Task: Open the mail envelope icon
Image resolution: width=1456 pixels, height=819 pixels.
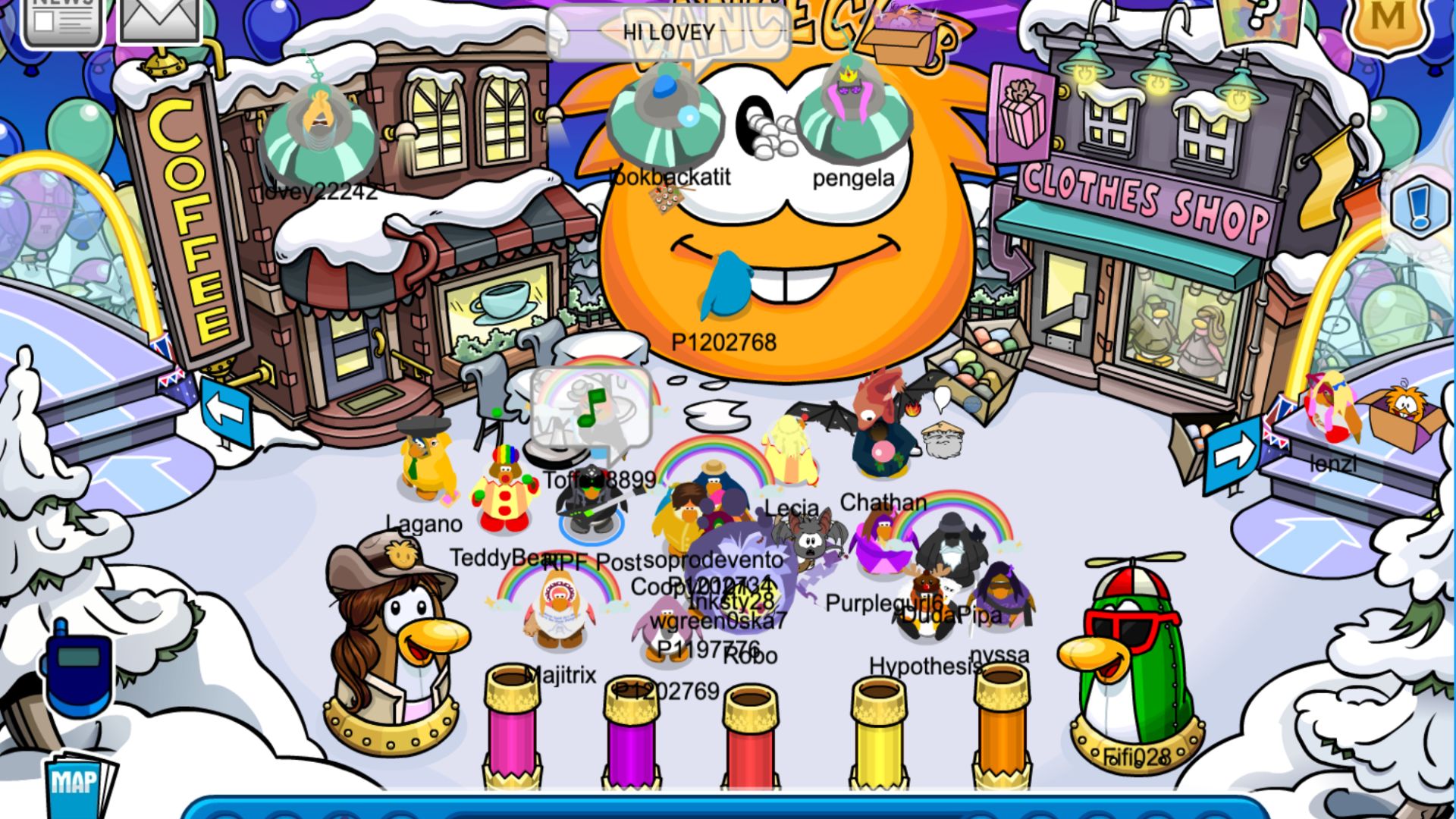Action: [160, 19]
